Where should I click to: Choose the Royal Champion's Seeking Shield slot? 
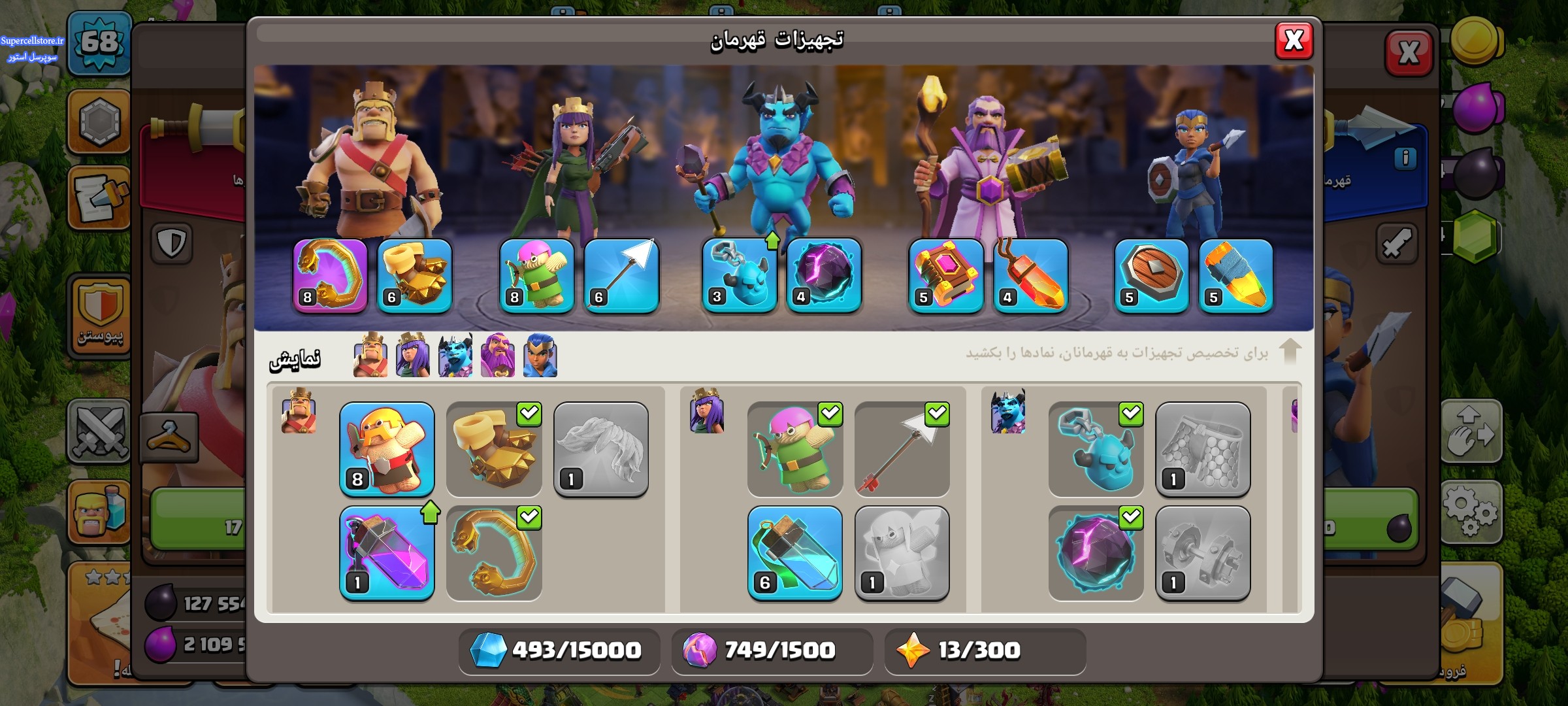1152,276
